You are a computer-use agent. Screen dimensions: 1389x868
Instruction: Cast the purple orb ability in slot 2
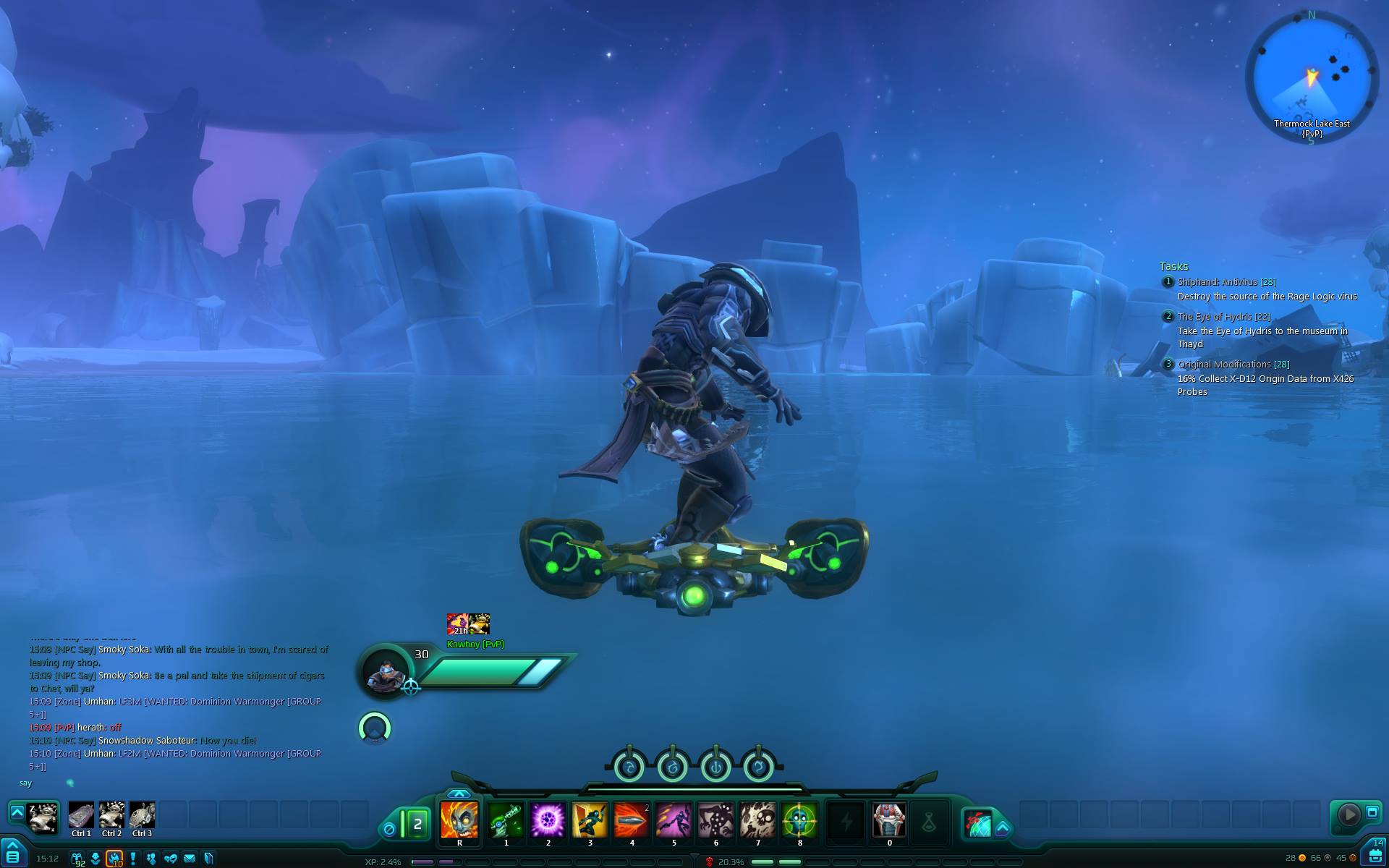click(548, 820)
